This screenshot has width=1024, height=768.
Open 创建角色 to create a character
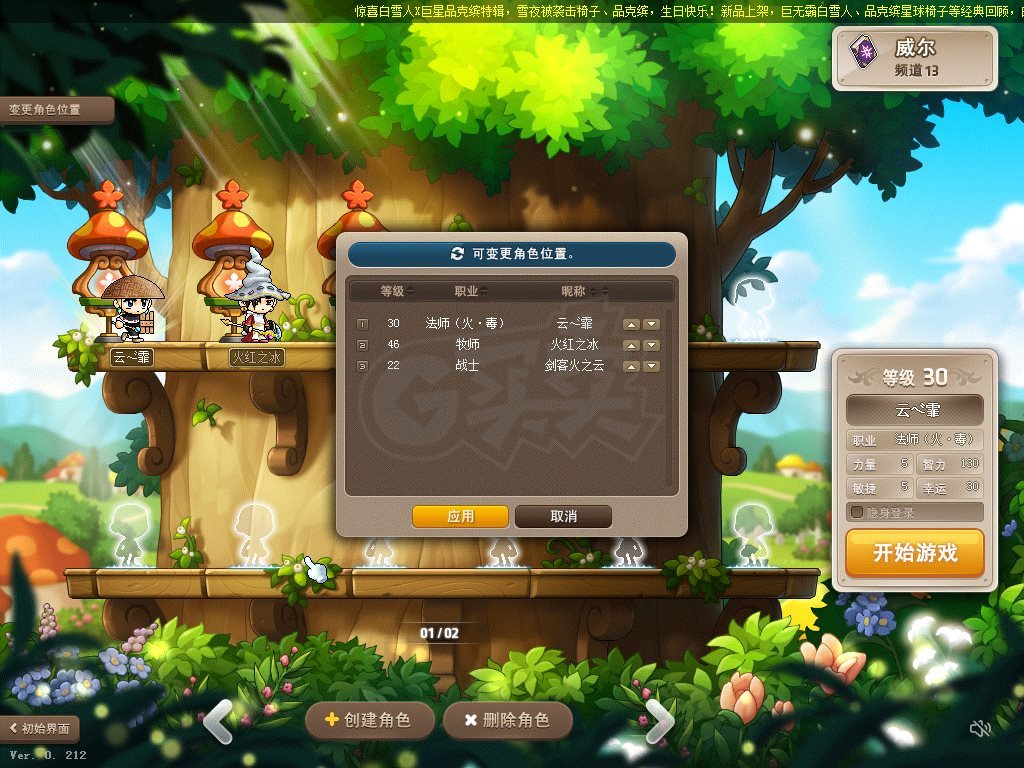(369, 720)
